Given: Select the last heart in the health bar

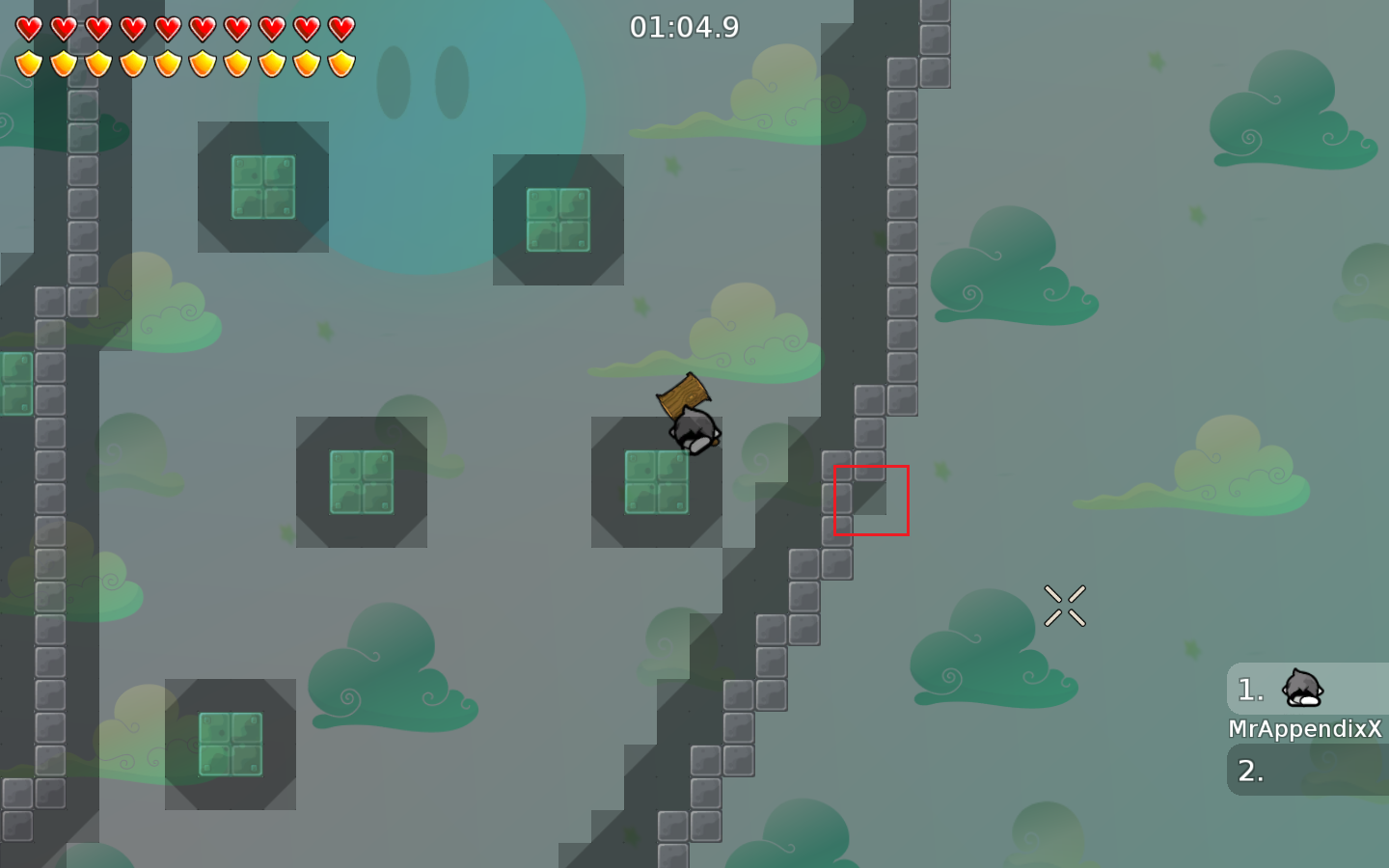Looking at the screenshot, I should point(340,27).
